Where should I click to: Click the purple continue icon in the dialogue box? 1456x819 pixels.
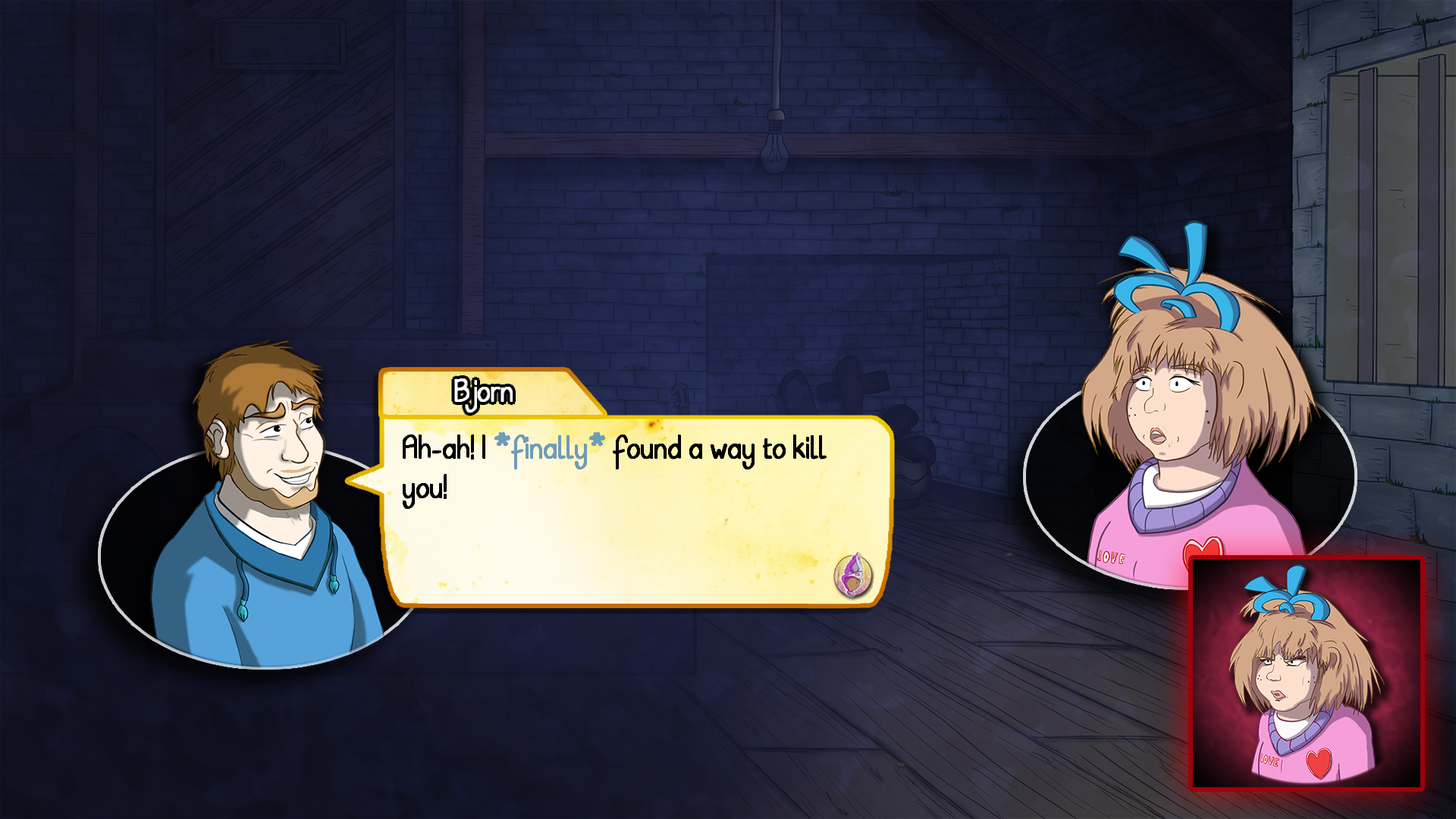click(x=853, y=576)
